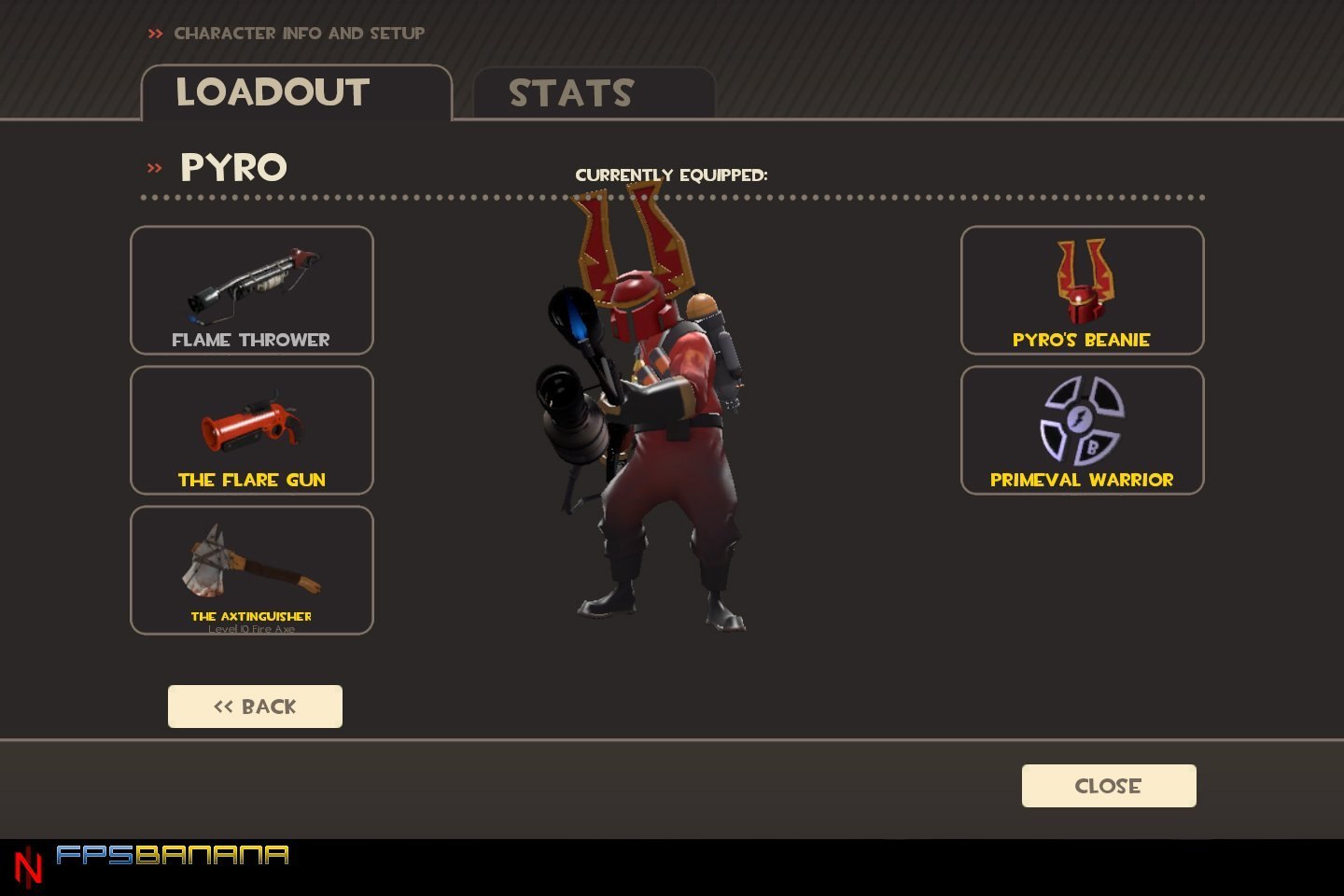
Task: Choose The Flare Gun slot
Action: (x=252, y=430)
